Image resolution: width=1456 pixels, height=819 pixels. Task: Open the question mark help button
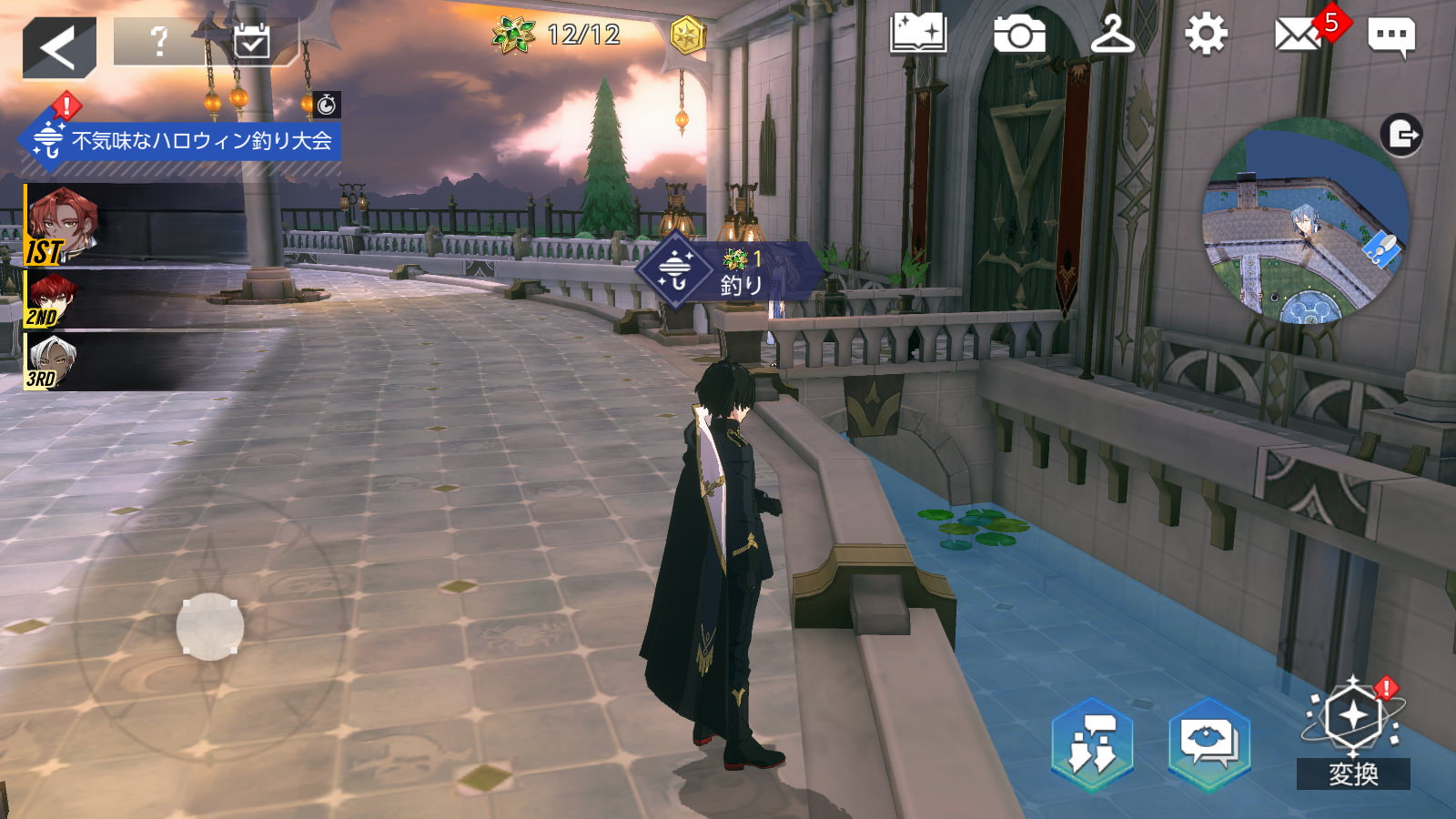pyautogui.click(x=160, y=41)
